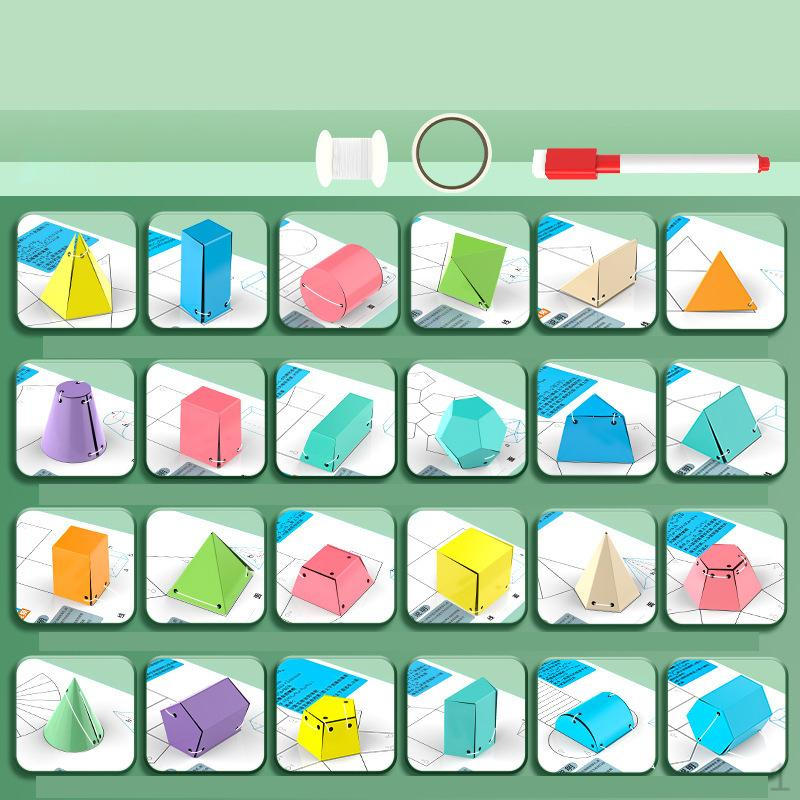Image resolution: width=800 pixels, height=800 pixels.
Task: Select the cyan dodecahedron tile
Action: pyautogui.click(x=467, y=418)
